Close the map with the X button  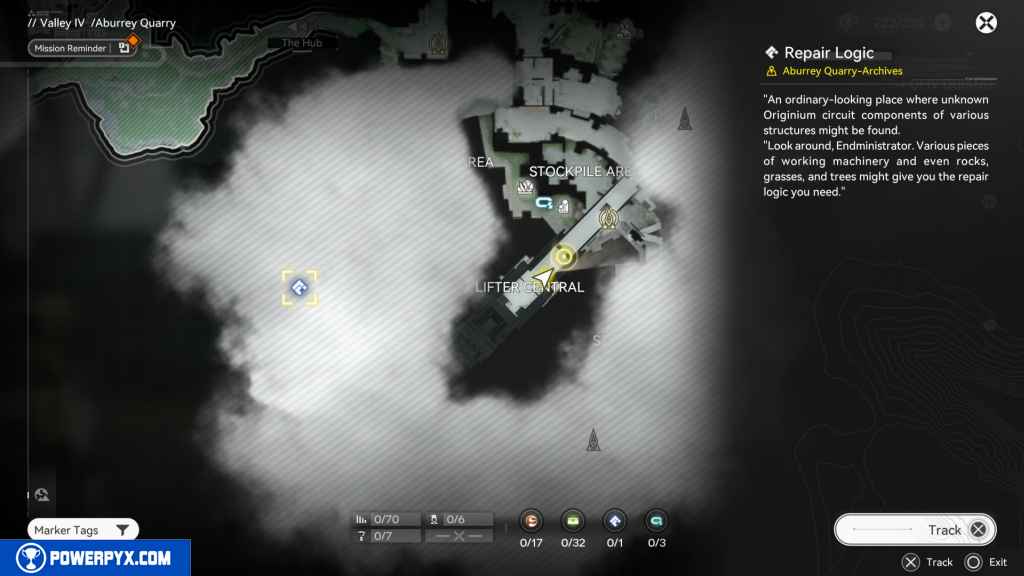tap(986, 23)
